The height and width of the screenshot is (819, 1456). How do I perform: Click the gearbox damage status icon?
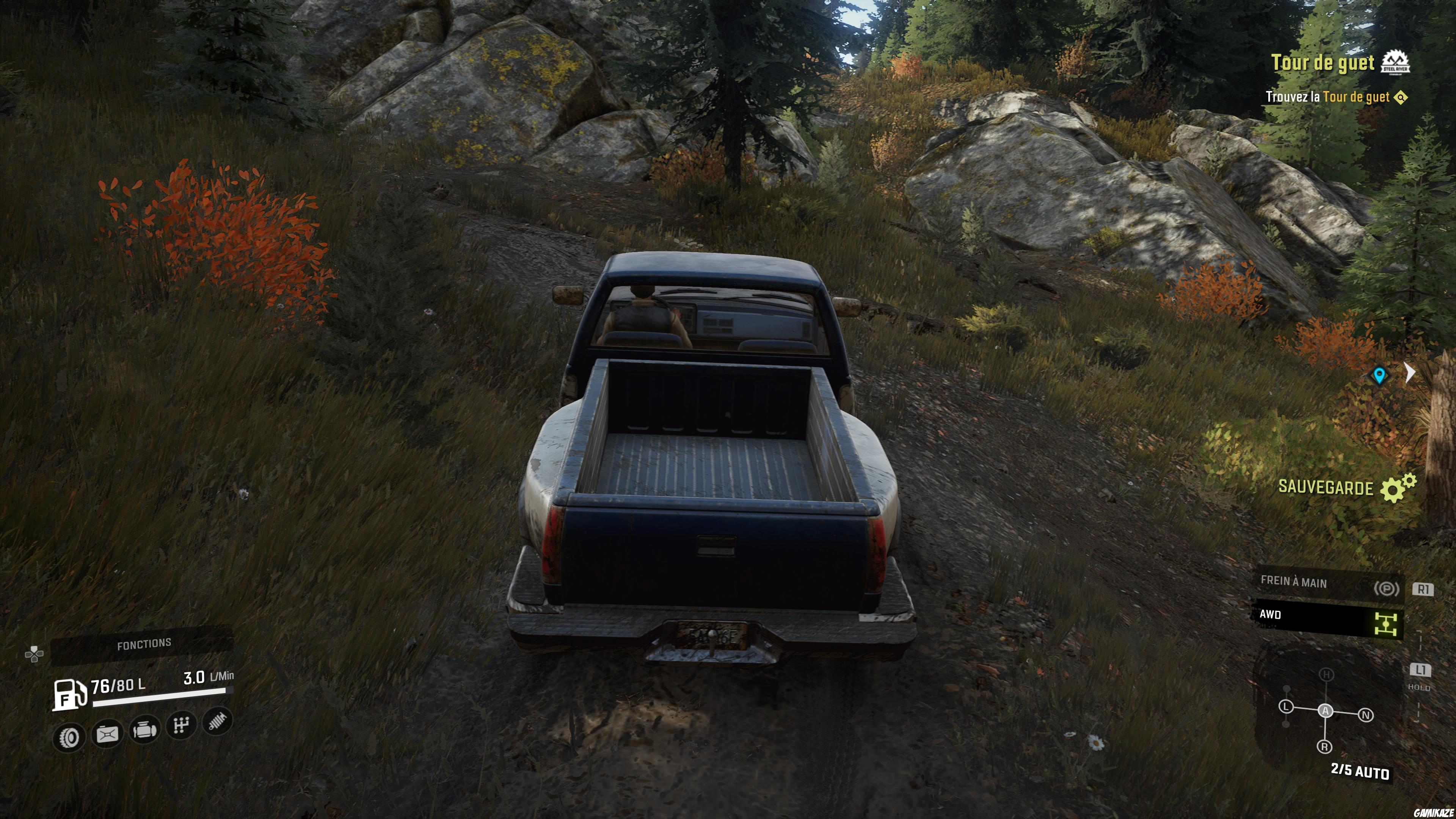[181, 725]
